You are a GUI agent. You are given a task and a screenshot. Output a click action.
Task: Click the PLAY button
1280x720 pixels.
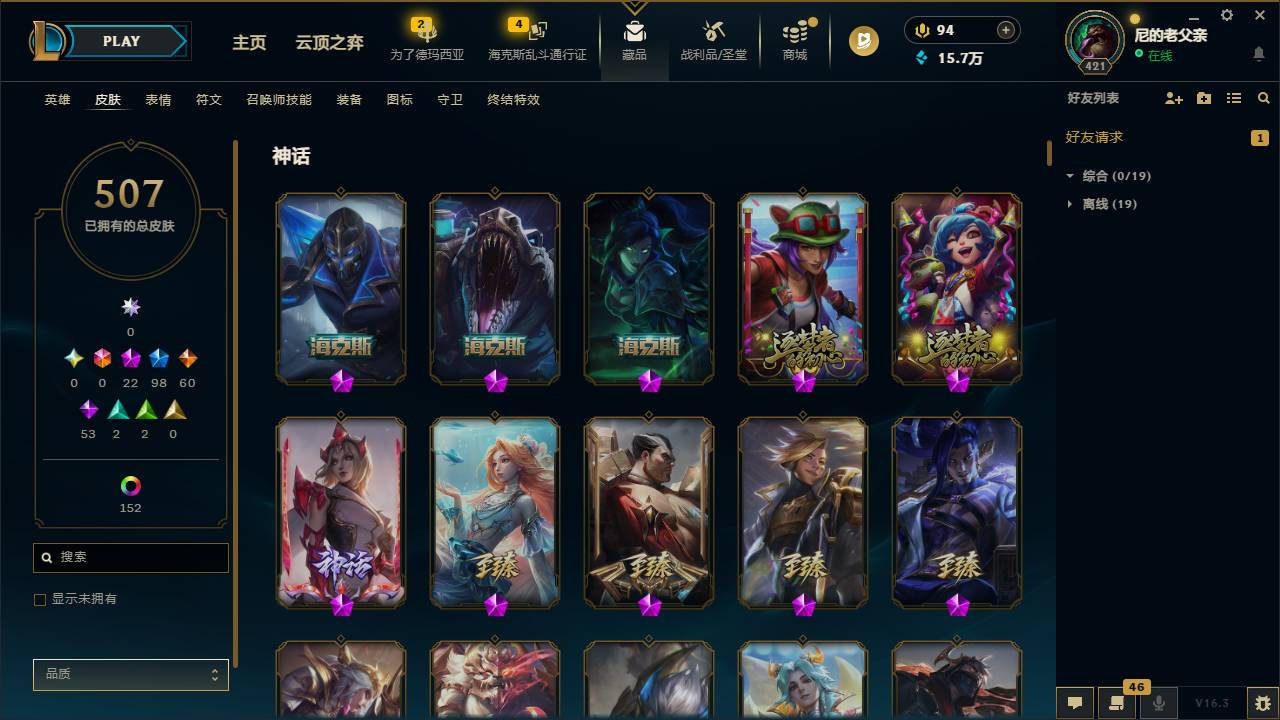[x=120, y=41]
